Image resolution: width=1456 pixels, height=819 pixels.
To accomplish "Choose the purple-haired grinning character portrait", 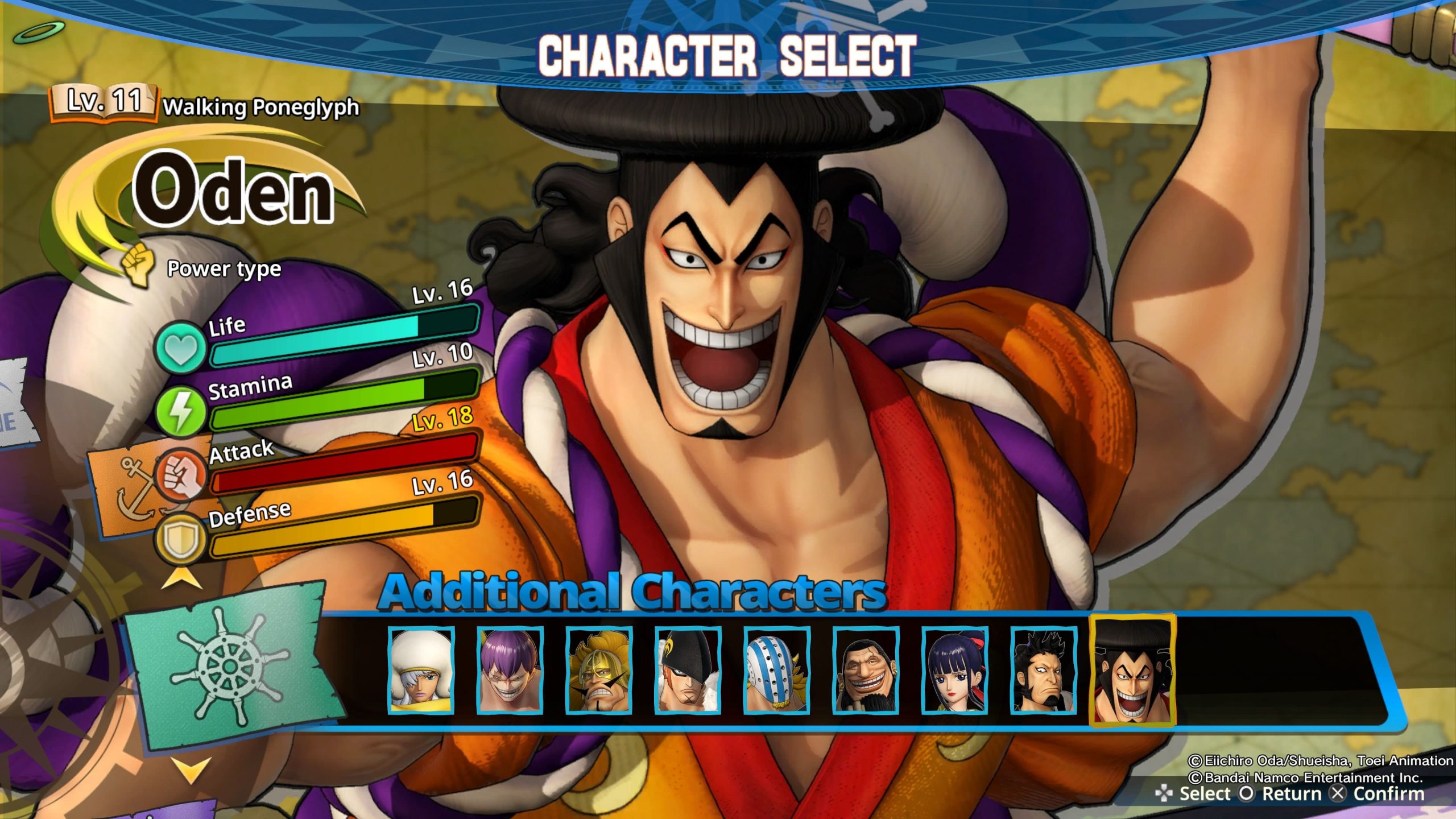I will pos(510,670).
